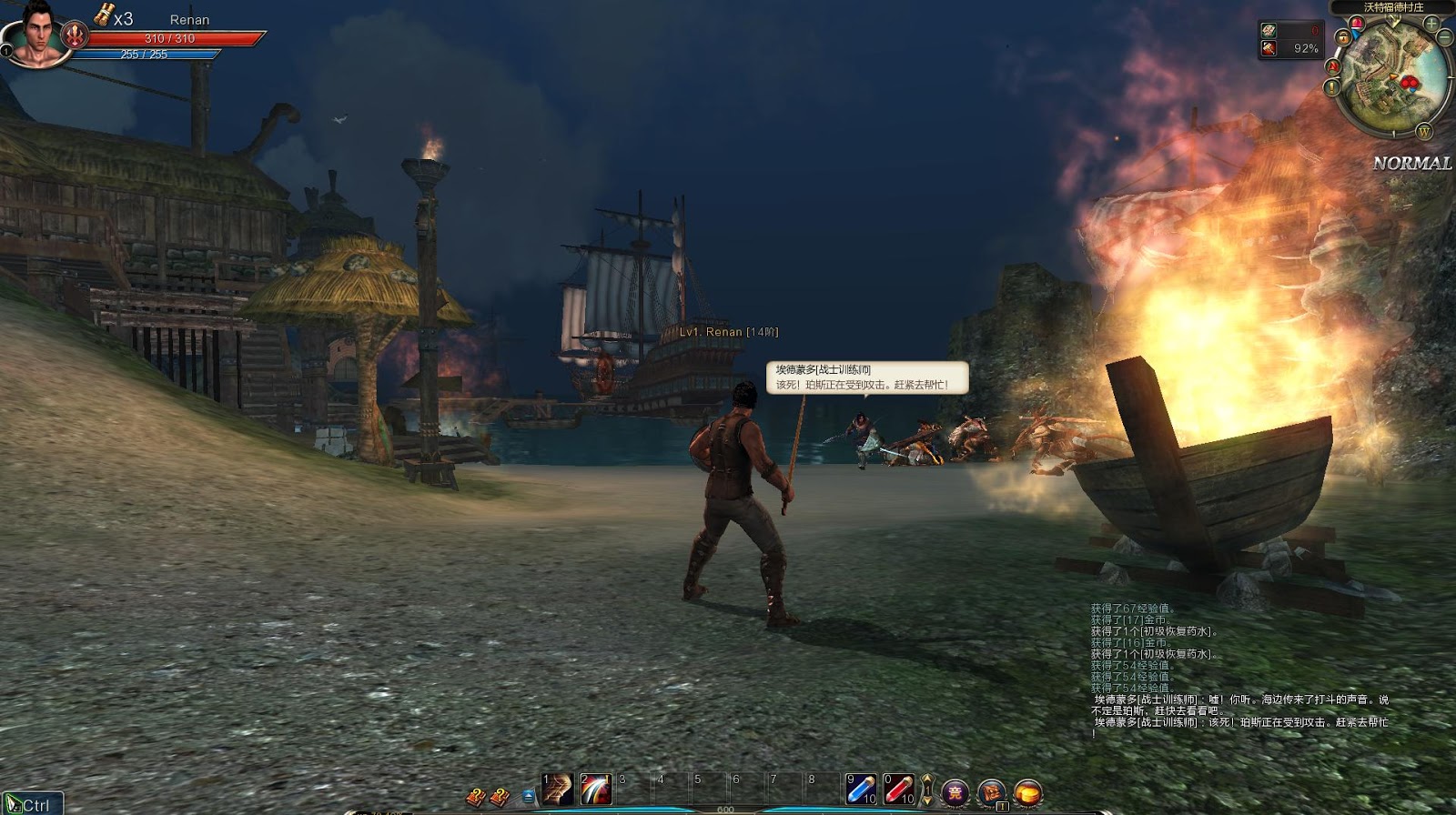Zoom out the minimap with minus button
The width and height of the screenshot is (1456, 815).
tap(1446, 37)
